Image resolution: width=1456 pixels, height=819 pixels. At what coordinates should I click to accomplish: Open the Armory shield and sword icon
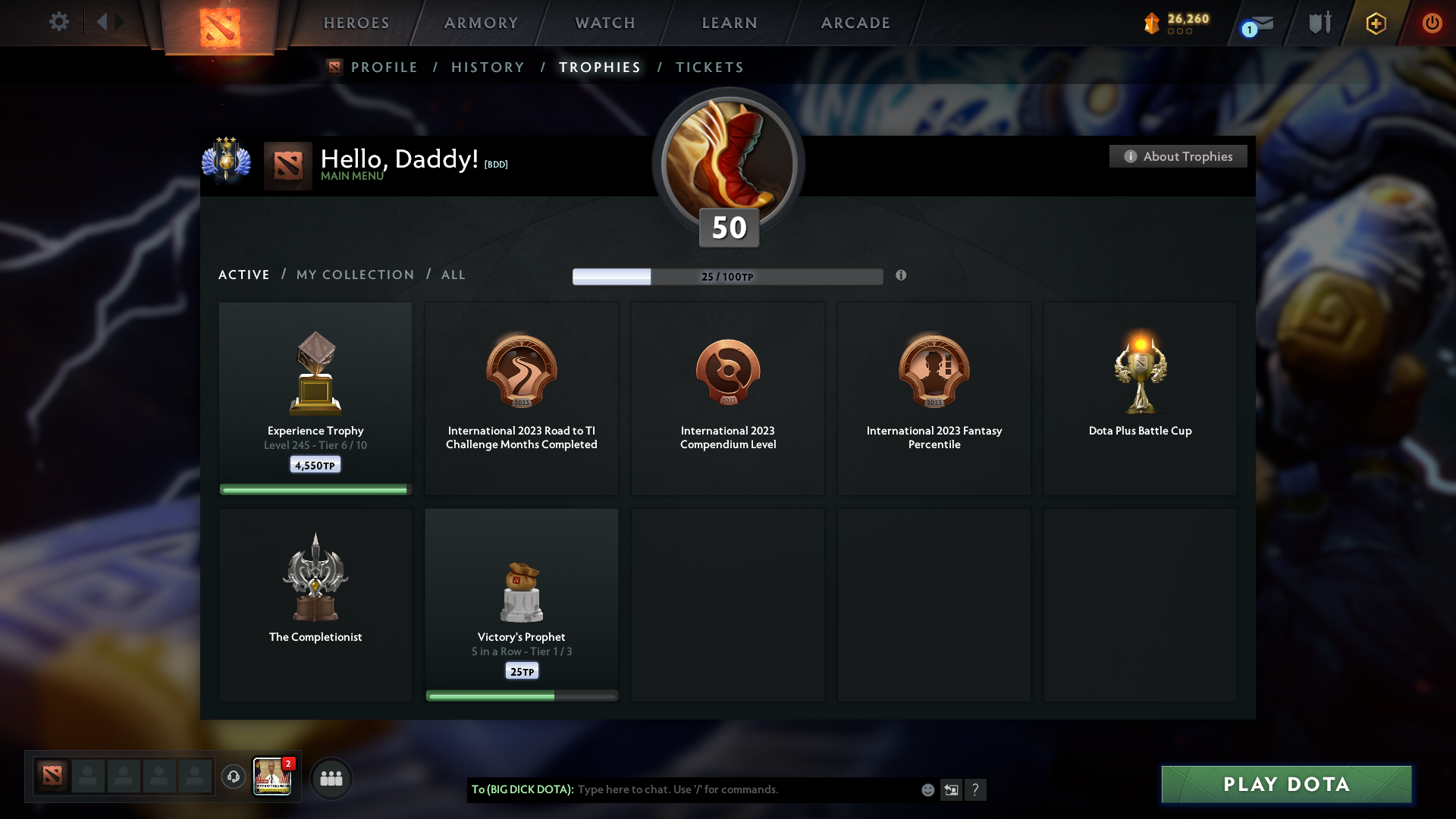pos(1319,22)
